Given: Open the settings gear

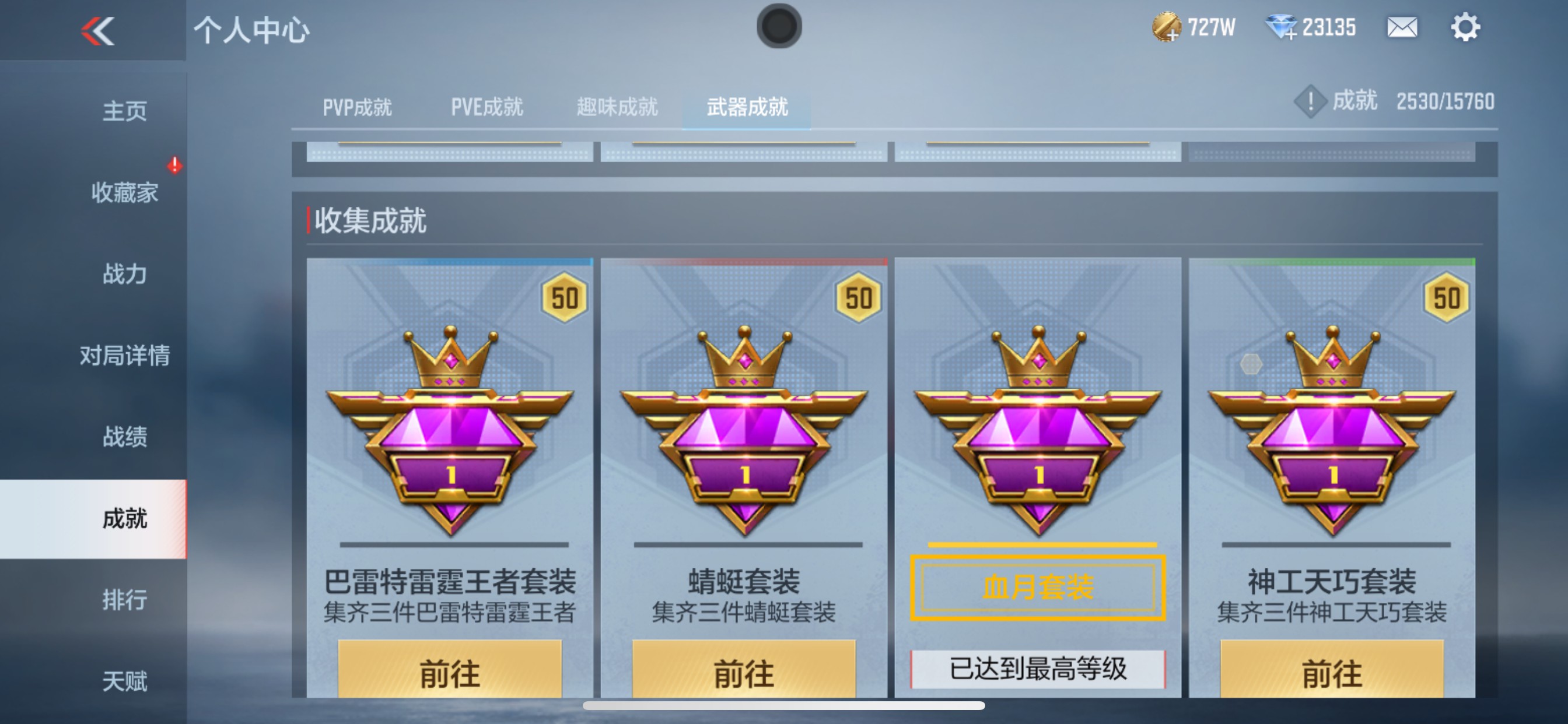Looking at the screenshot, I should [1467, 27].
